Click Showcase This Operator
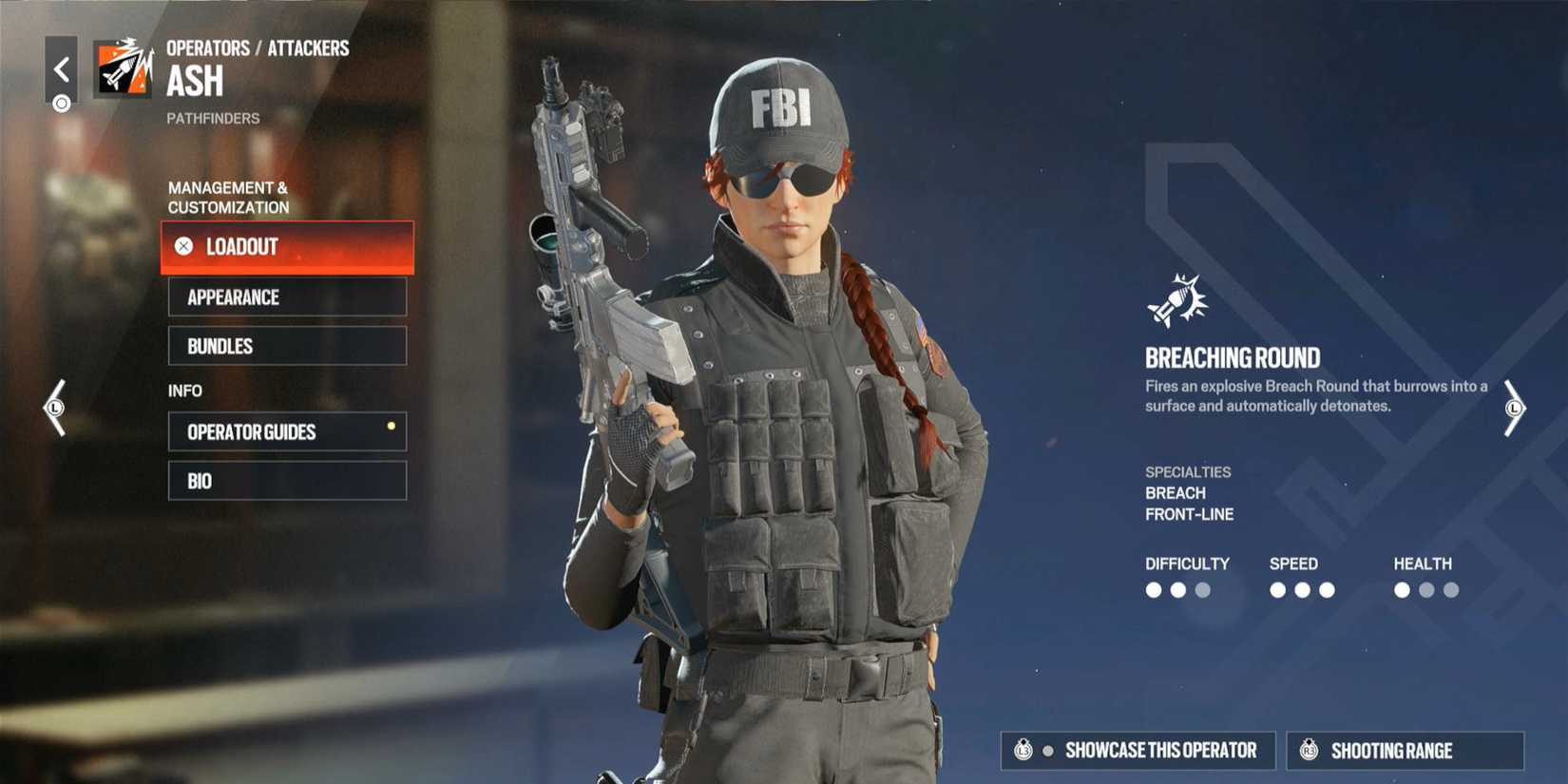The image size is (1568, 784). 1138,750
